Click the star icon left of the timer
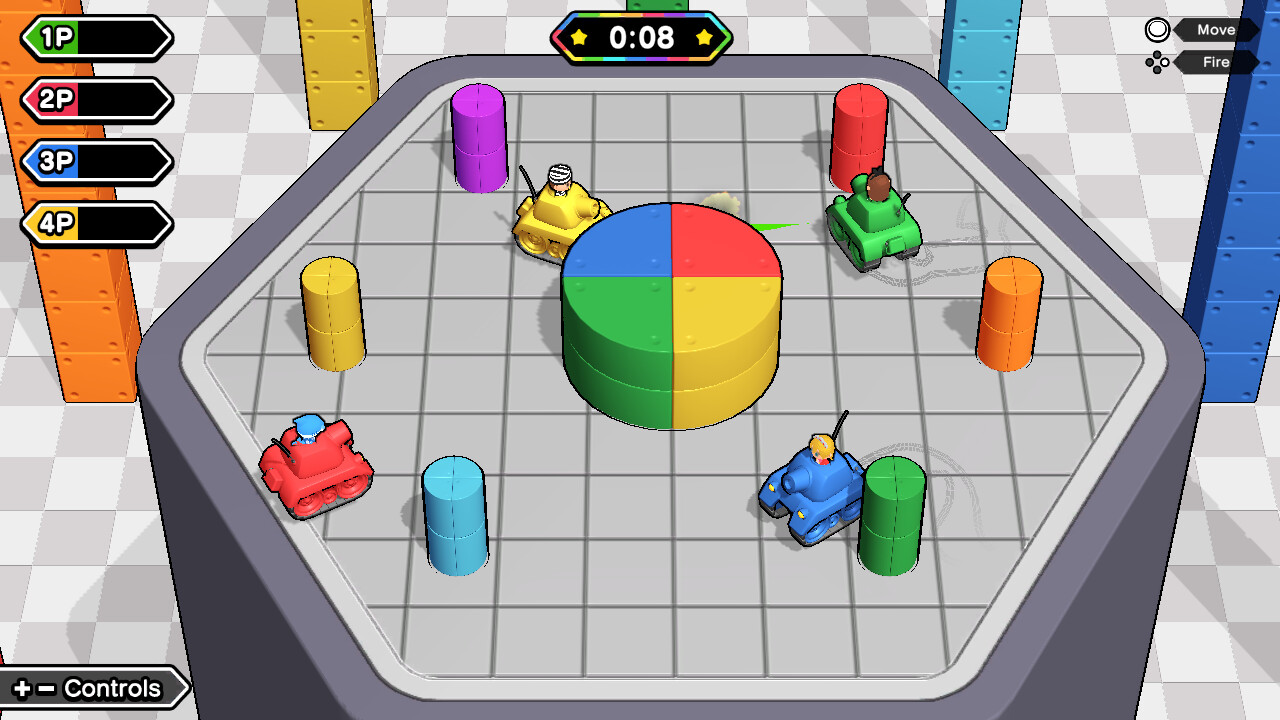1280x720 pixels. pos(578,38)
